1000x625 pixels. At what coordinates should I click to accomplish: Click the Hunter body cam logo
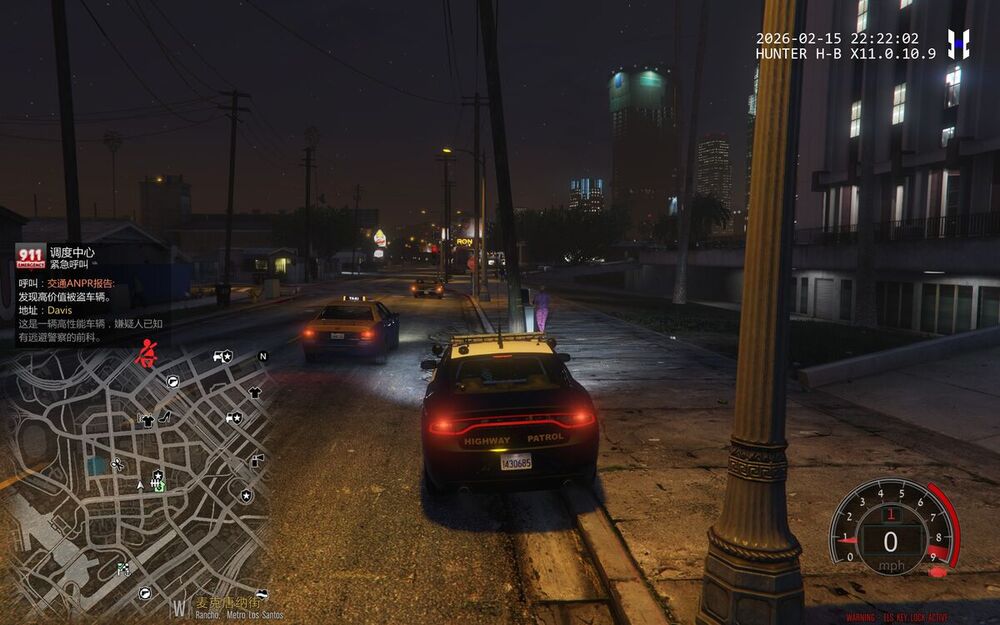(x=958, y=43)
